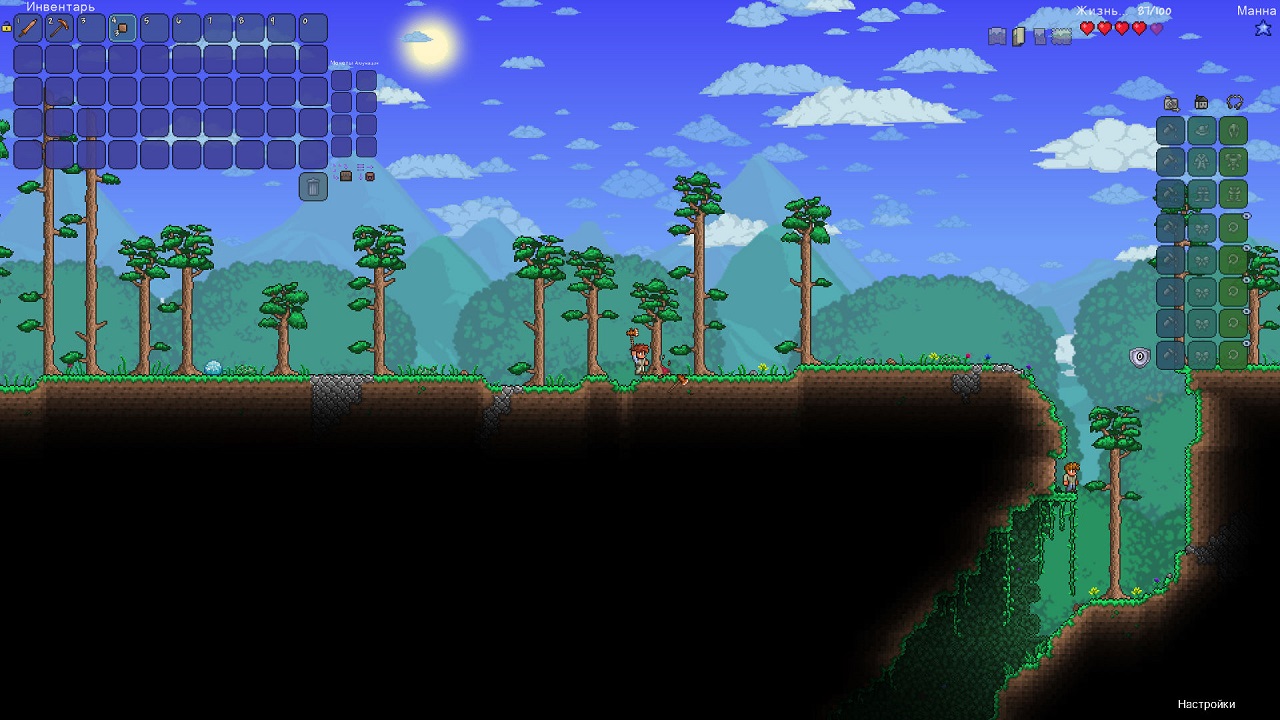Select the vanity shirt slot
Screen dimensions: 1280x720
1202,162
